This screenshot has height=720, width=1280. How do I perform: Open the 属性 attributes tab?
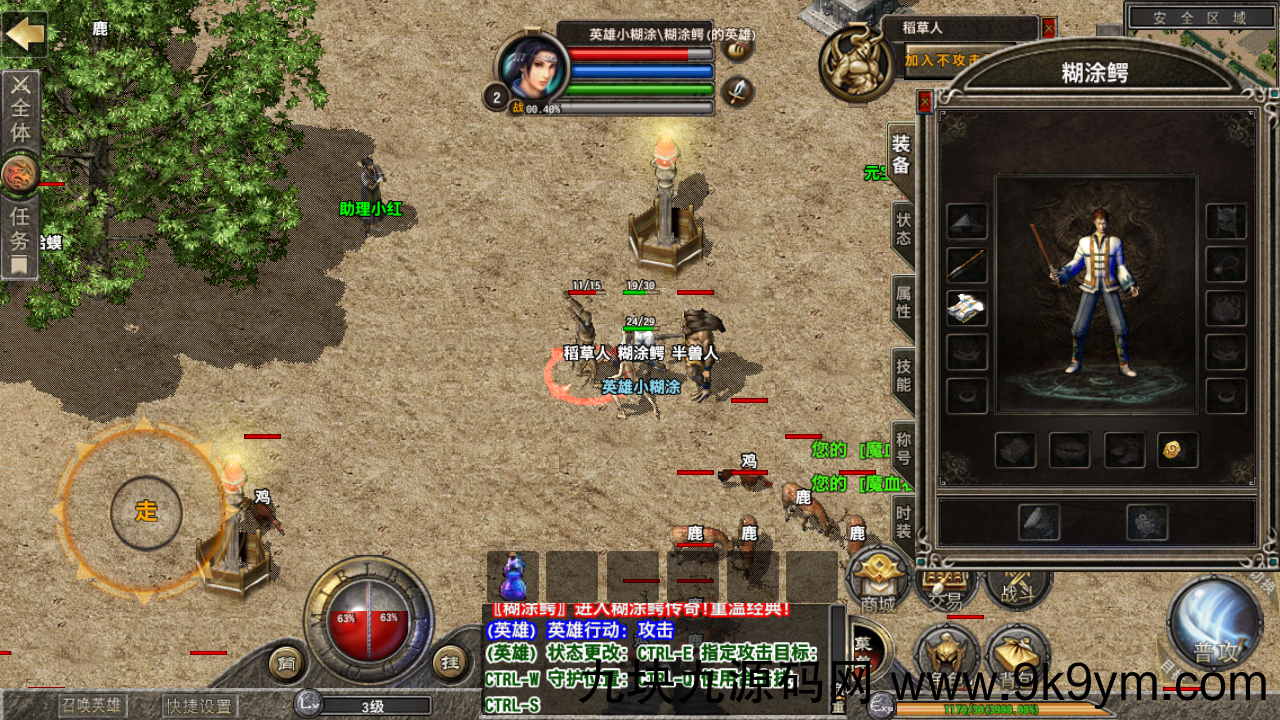click(x=902, y=299)
